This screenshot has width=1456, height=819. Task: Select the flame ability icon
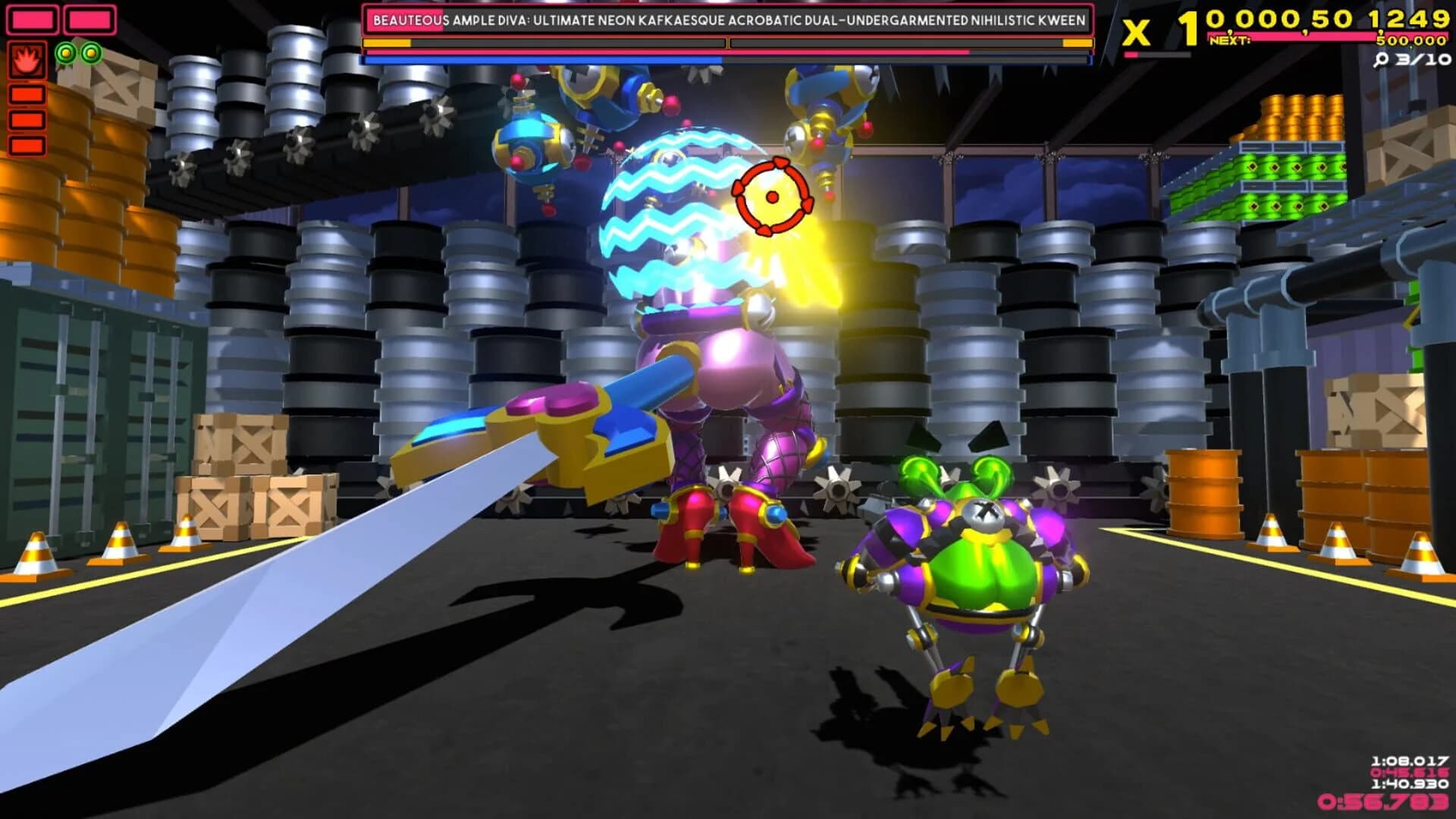coord(28,61)
